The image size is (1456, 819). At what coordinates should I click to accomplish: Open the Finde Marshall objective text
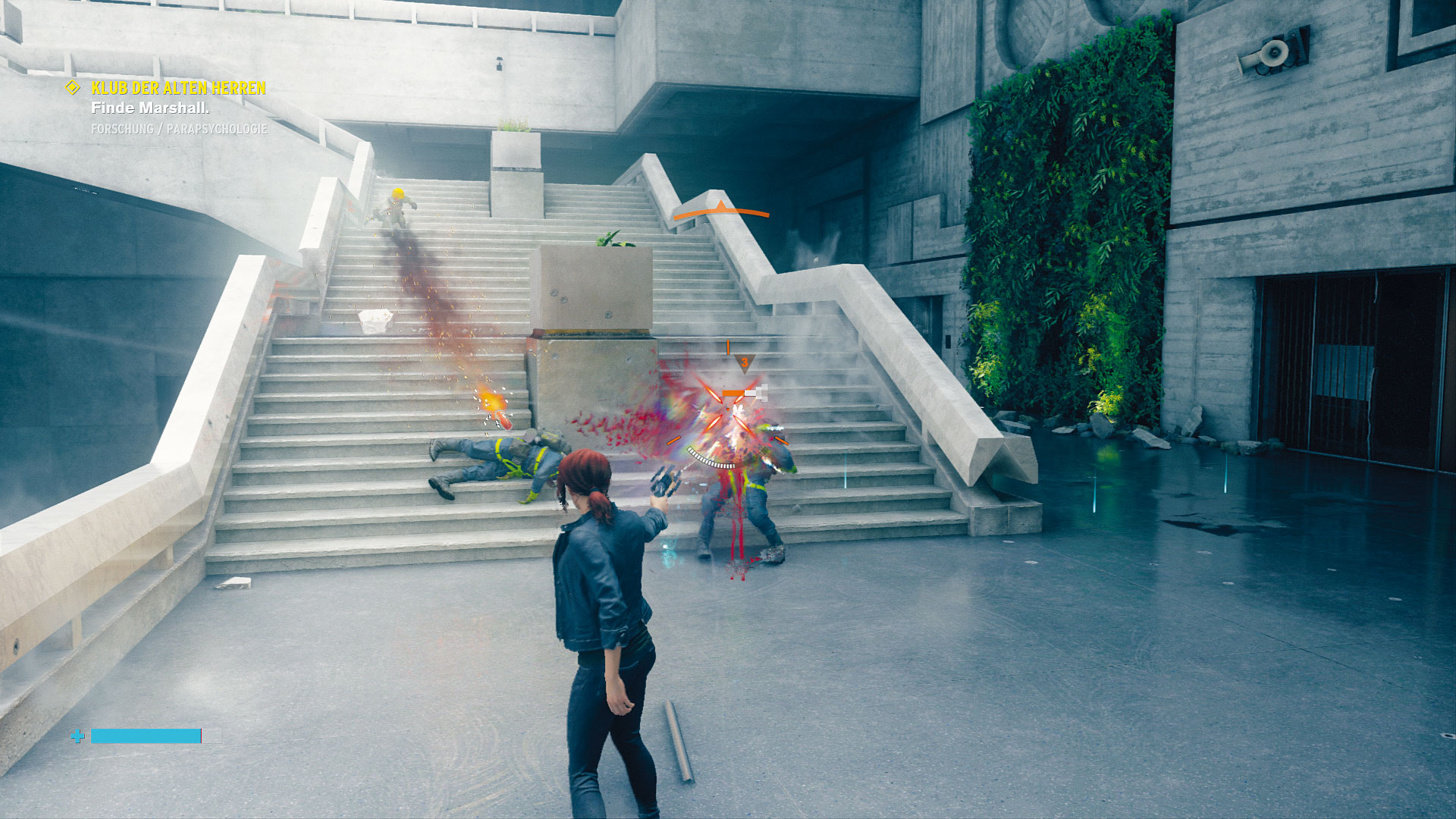[150, 108]
